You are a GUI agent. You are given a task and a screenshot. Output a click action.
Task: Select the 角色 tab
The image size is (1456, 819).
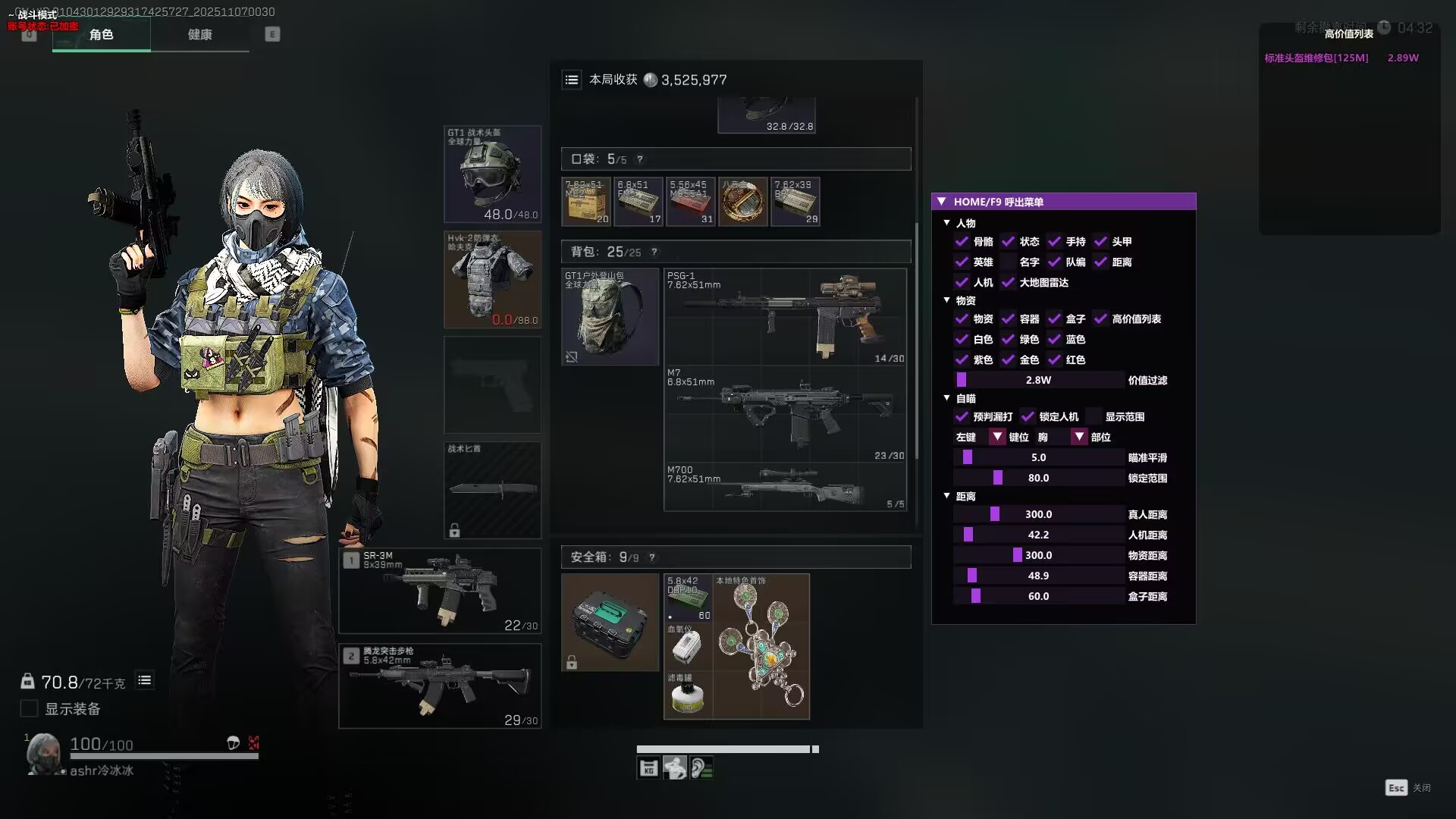pyautogui.click(x=101, y=35)
